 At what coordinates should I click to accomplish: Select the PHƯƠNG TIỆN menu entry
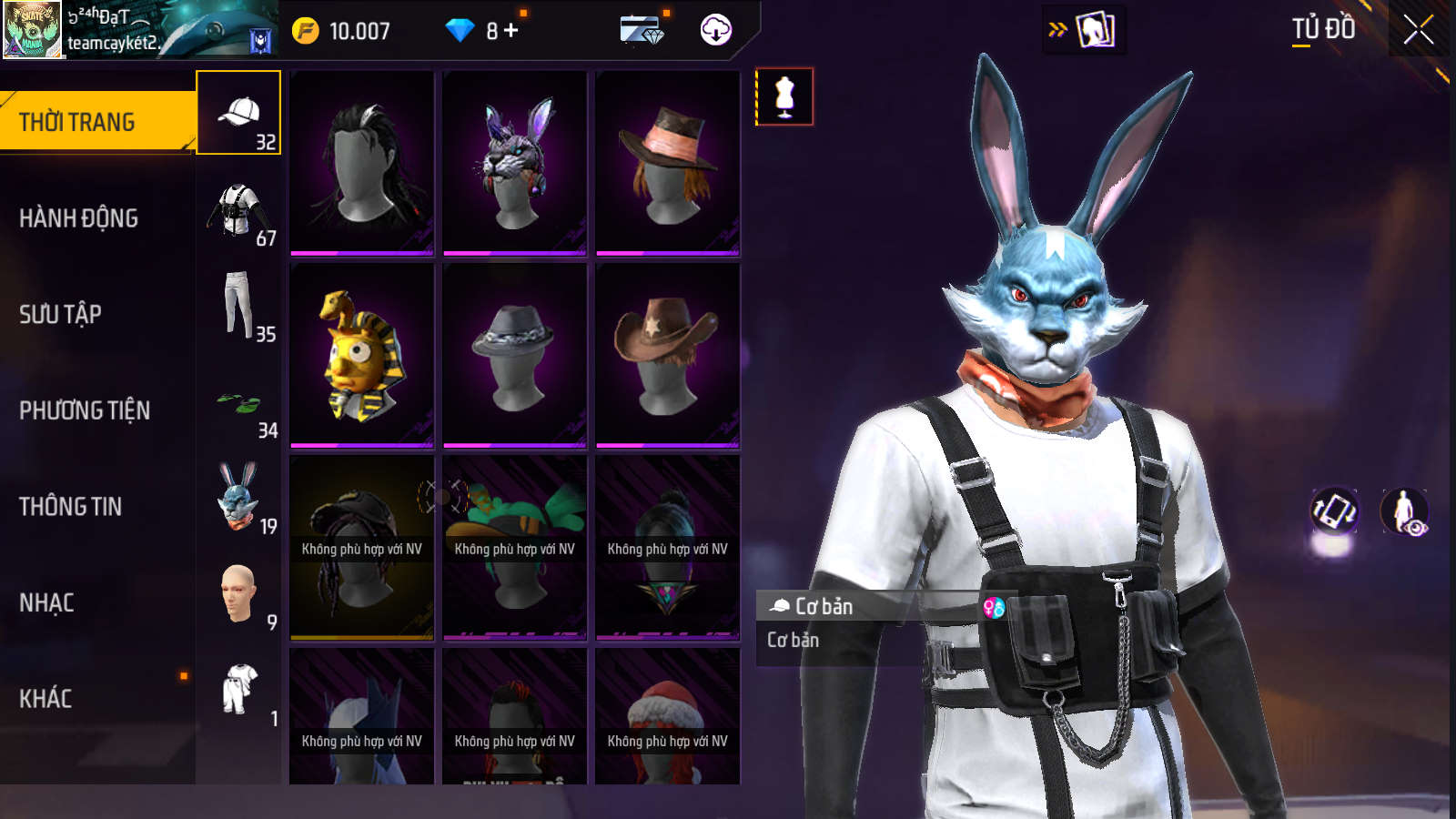coord(85,410)
